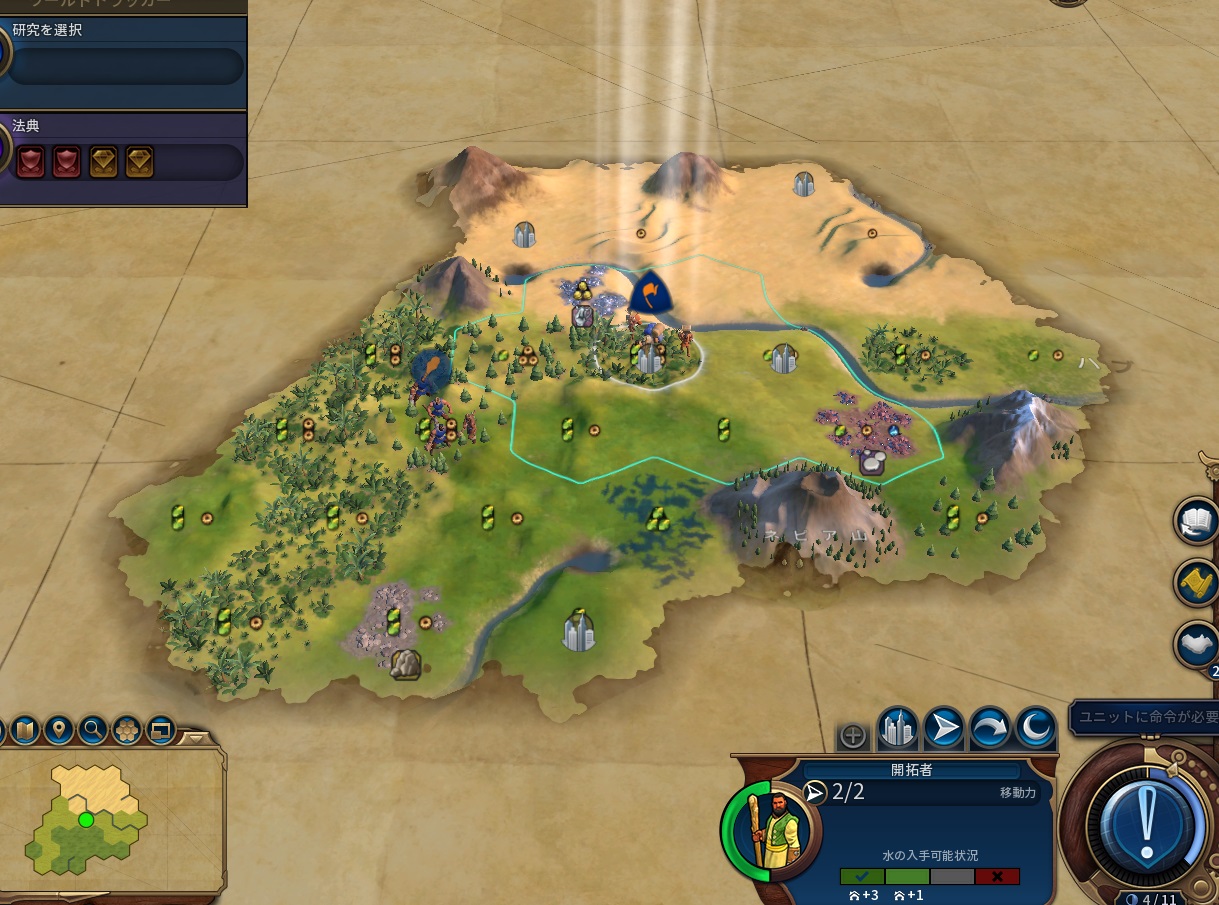1219x905 pixels.
Task: Put the settler to sleep (moon icon)
Action: pos(1035,731)
